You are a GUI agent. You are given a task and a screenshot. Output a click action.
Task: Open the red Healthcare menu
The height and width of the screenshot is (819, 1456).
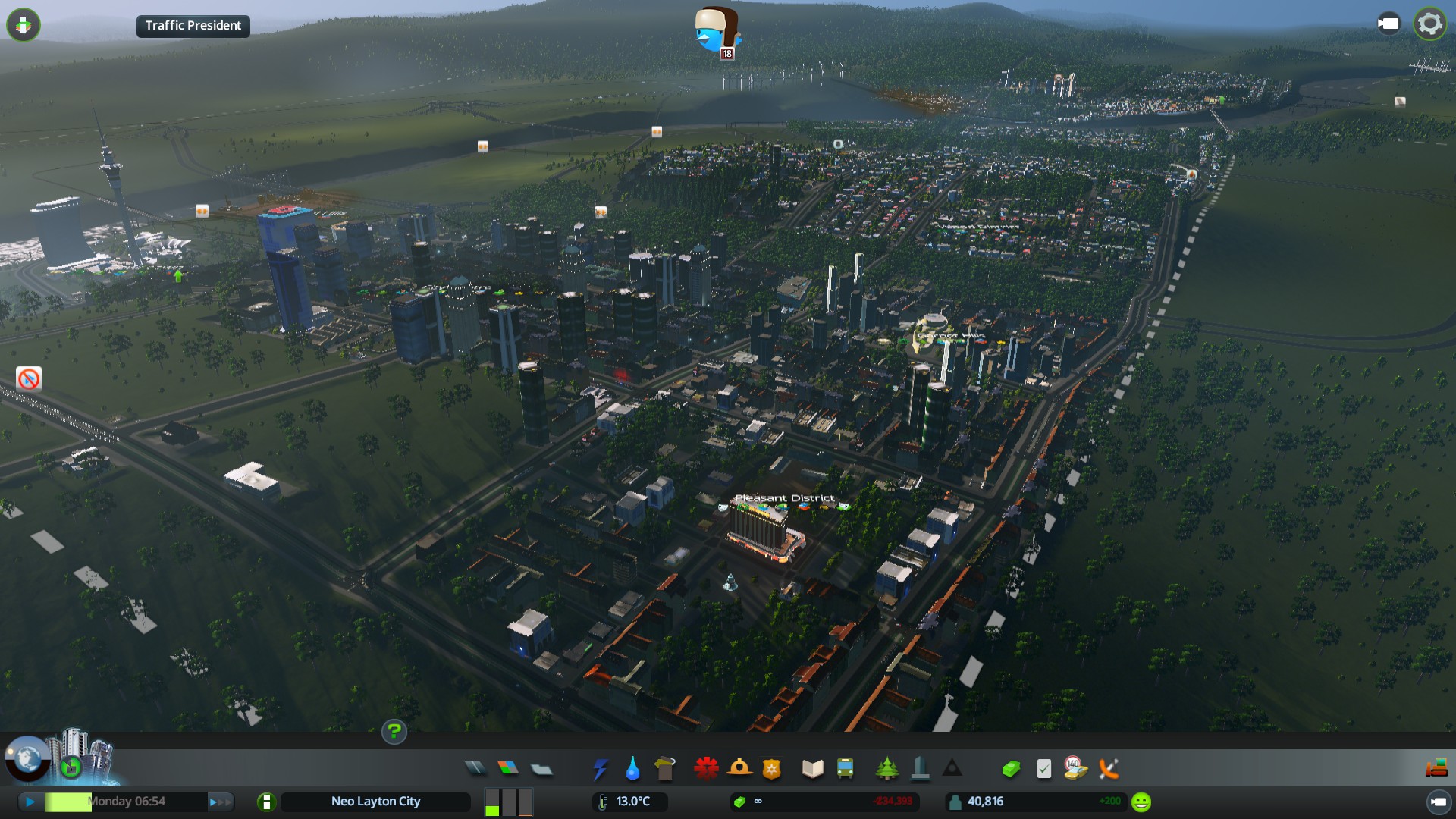pyautogui.click(x=706, y=769)
